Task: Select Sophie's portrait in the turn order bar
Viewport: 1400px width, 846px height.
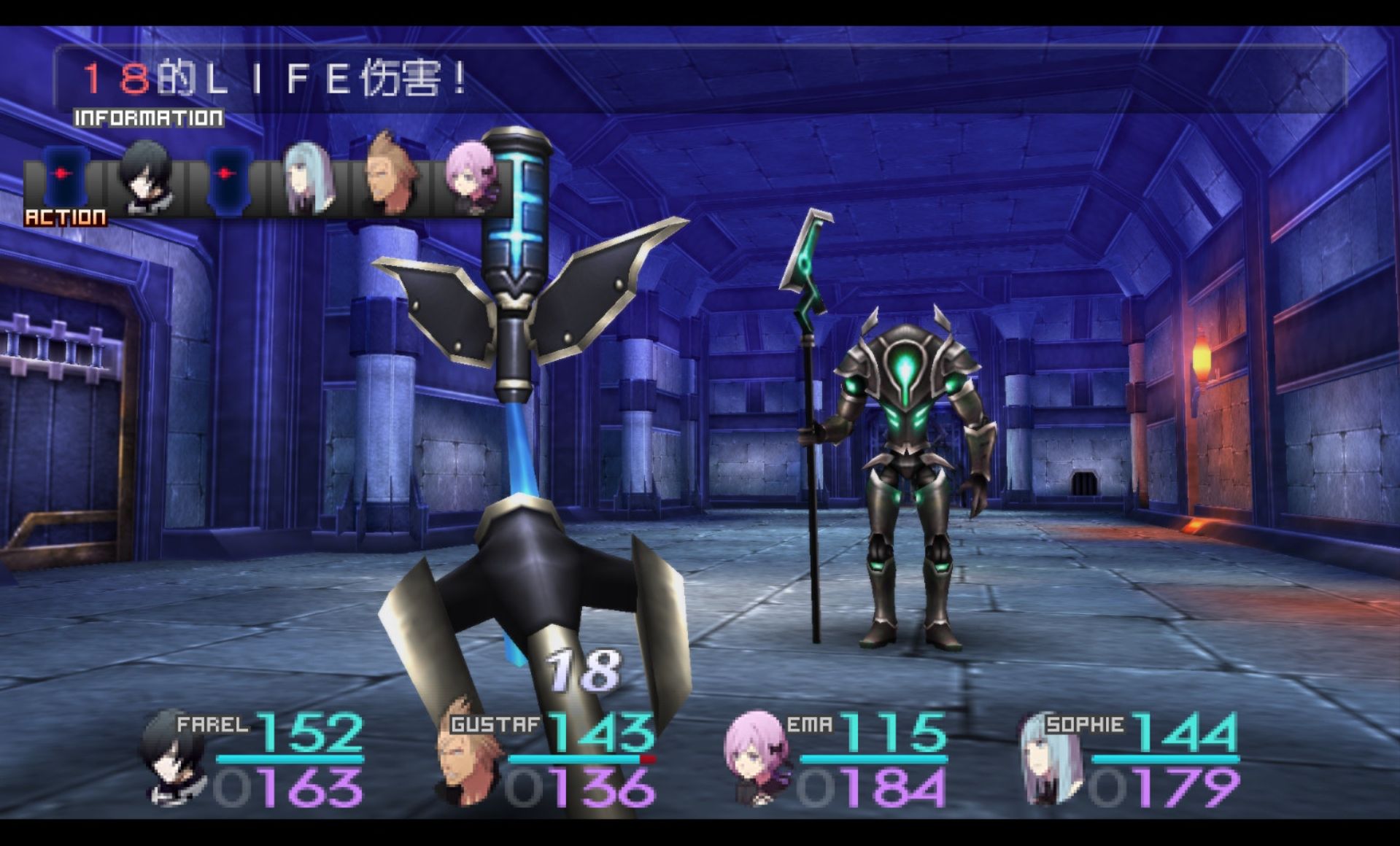Action: click(309, 177)
